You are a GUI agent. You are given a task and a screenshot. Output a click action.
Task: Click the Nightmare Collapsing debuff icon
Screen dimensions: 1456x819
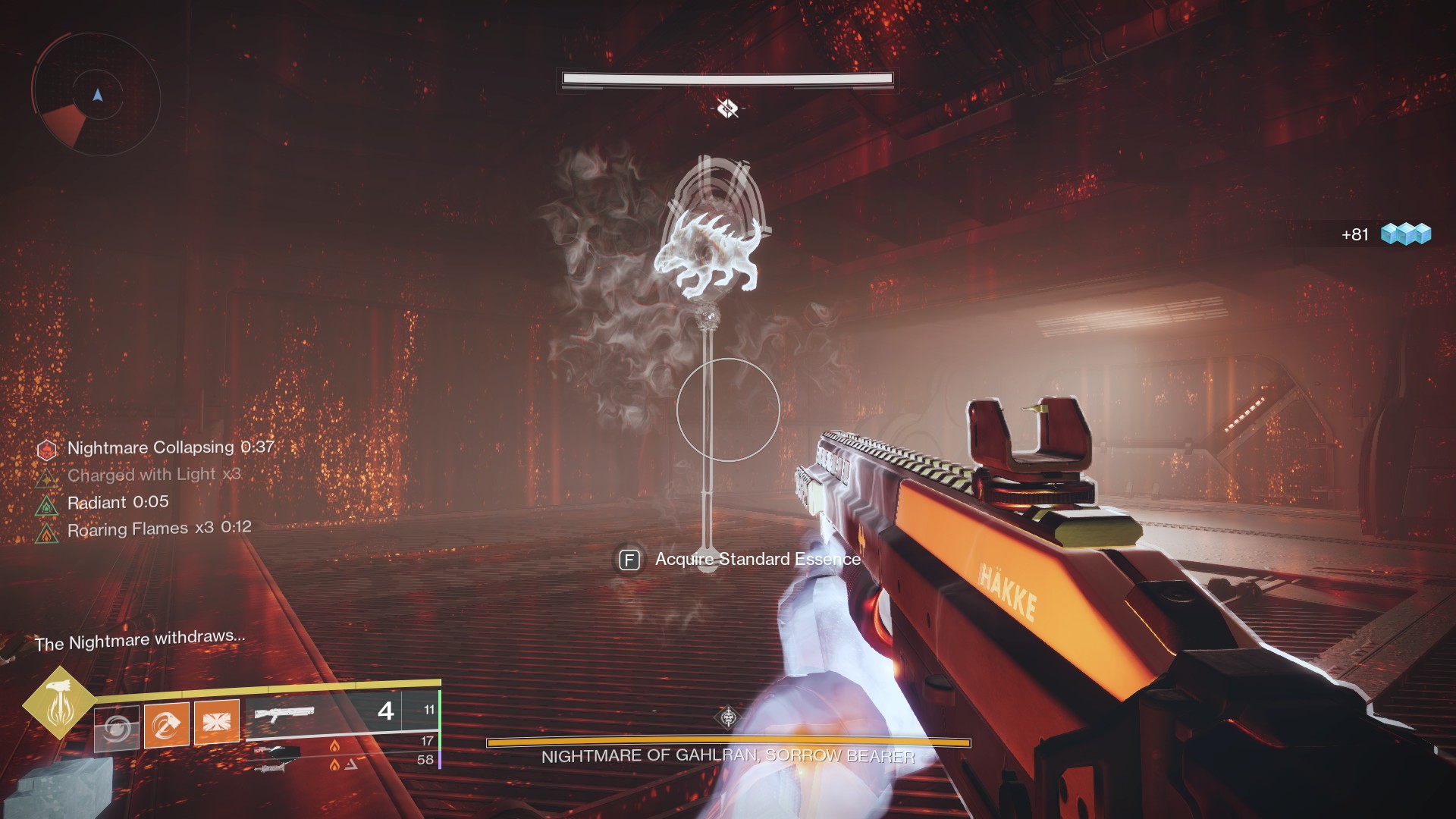pyautogui.click(x=47, y=450)
